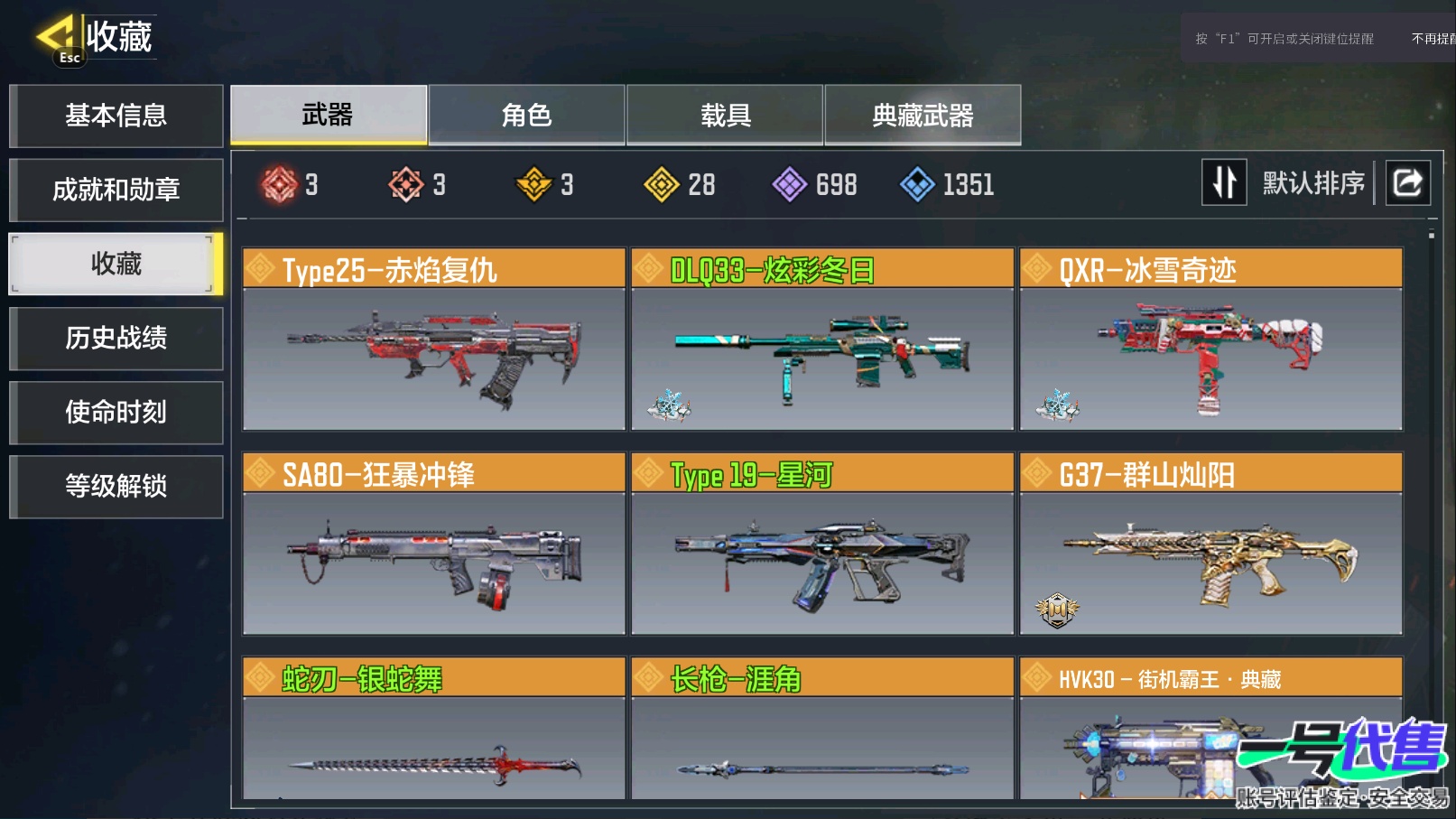The width and height of the screenshot is (1456, 819).
Task: Switch to the 角色 tab
Action: tap(526, 115)
